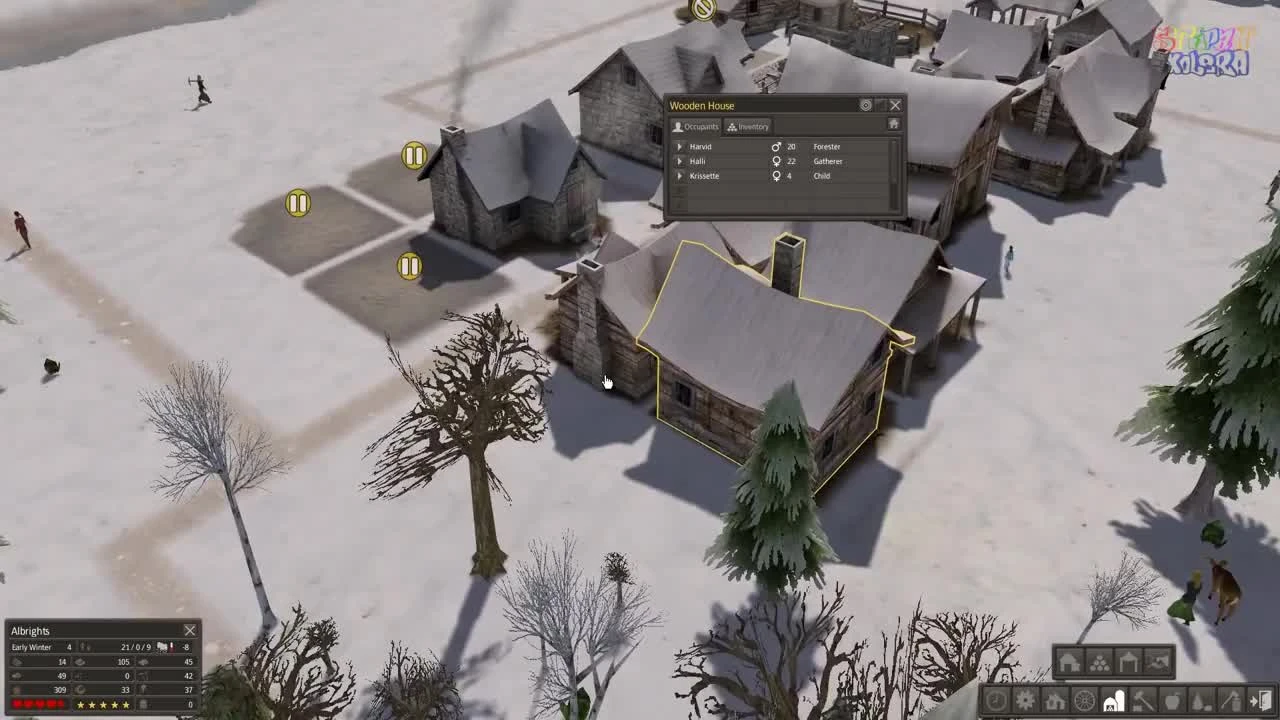Expand Halli's occupant details
The width and height of the screenshot is (1280, 720).
680,161
